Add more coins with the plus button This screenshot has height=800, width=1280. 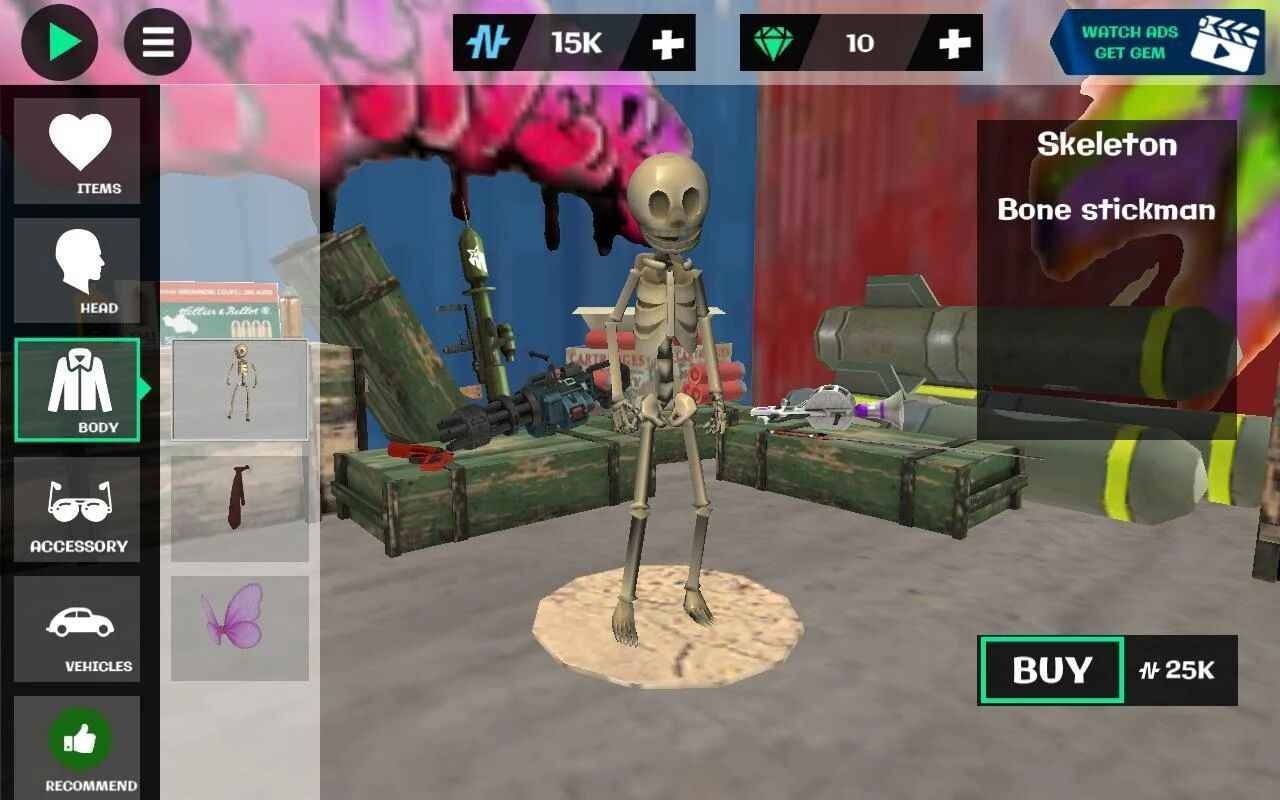pyautogui.click(x=668, y=42)
